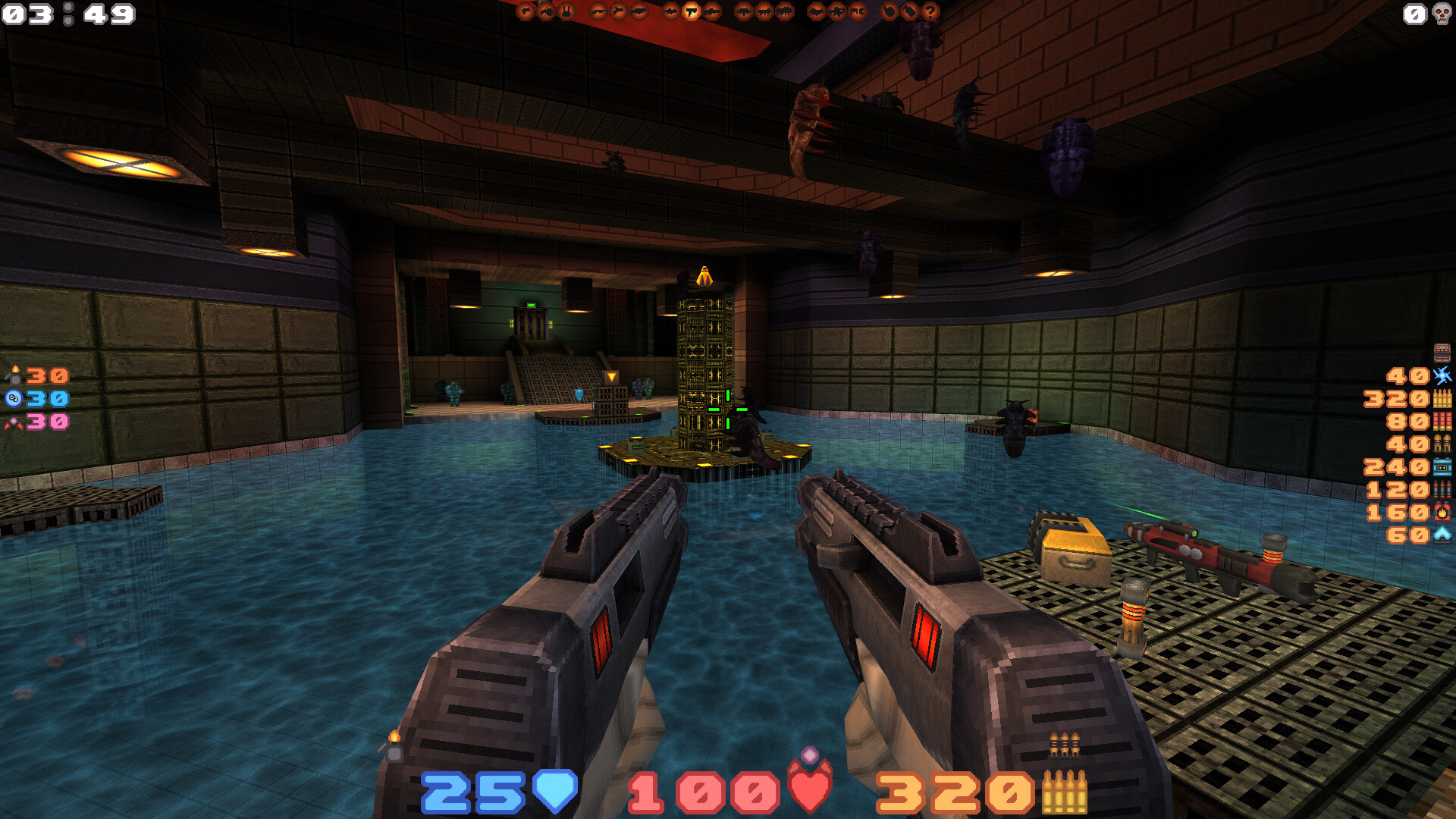Click the yellow bullet belt icon beside 320
The image size is (1456, 819).
click(x=1441, y=397)
